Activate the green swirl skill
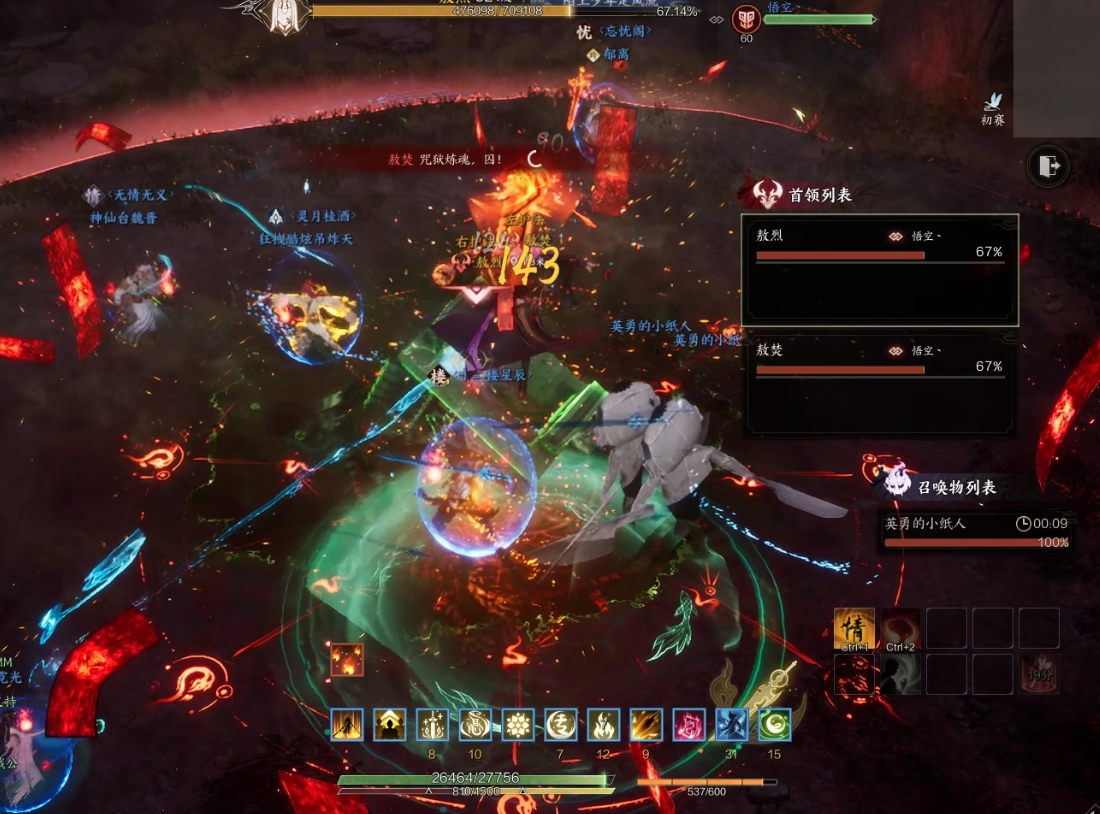 click(774, 724)
